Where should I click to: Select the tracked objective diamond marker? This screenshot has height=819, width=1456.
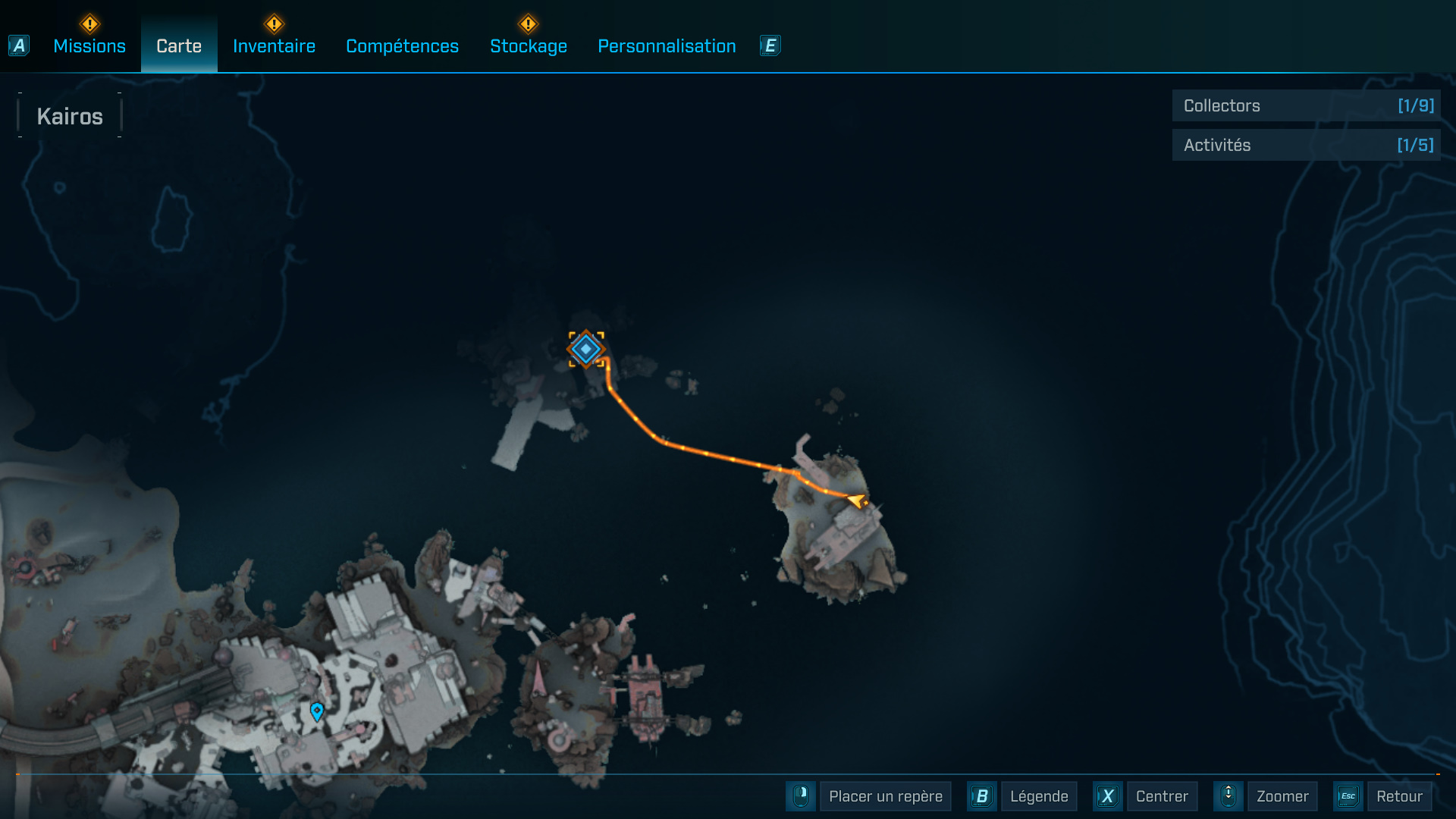[x=586, y=349]
